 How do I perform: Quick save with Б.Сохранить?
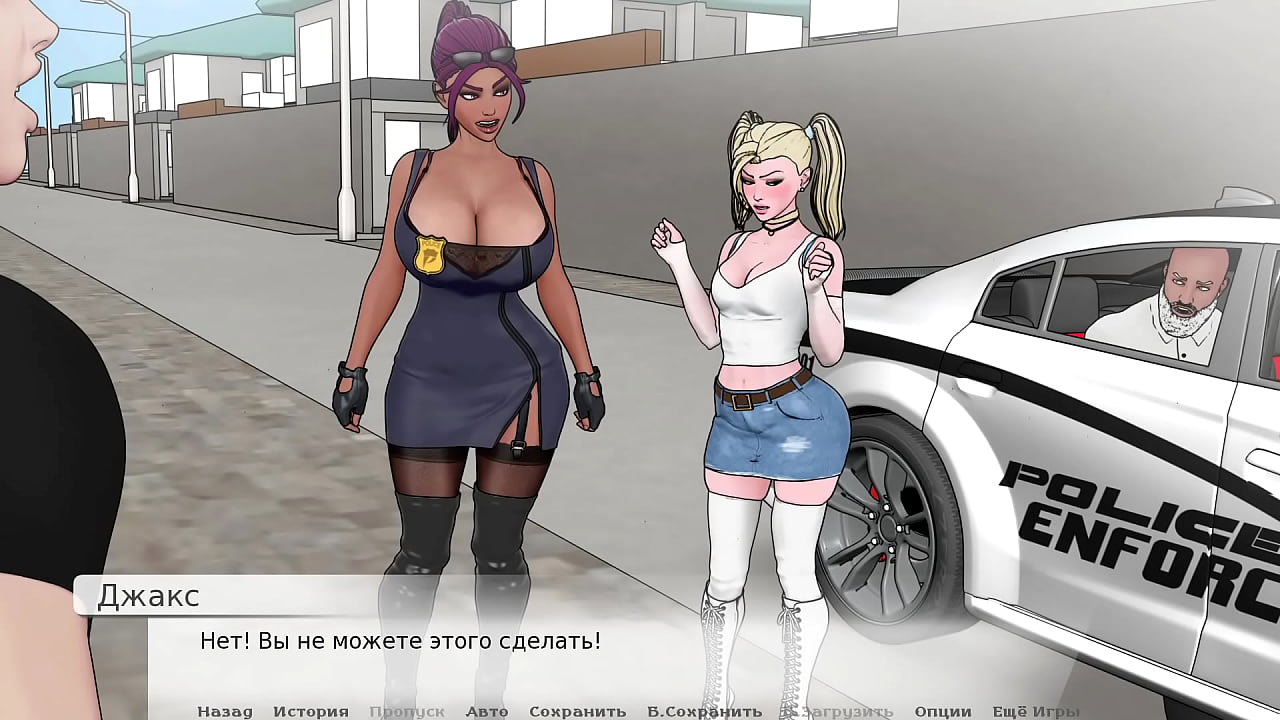(x=704, y=711)
